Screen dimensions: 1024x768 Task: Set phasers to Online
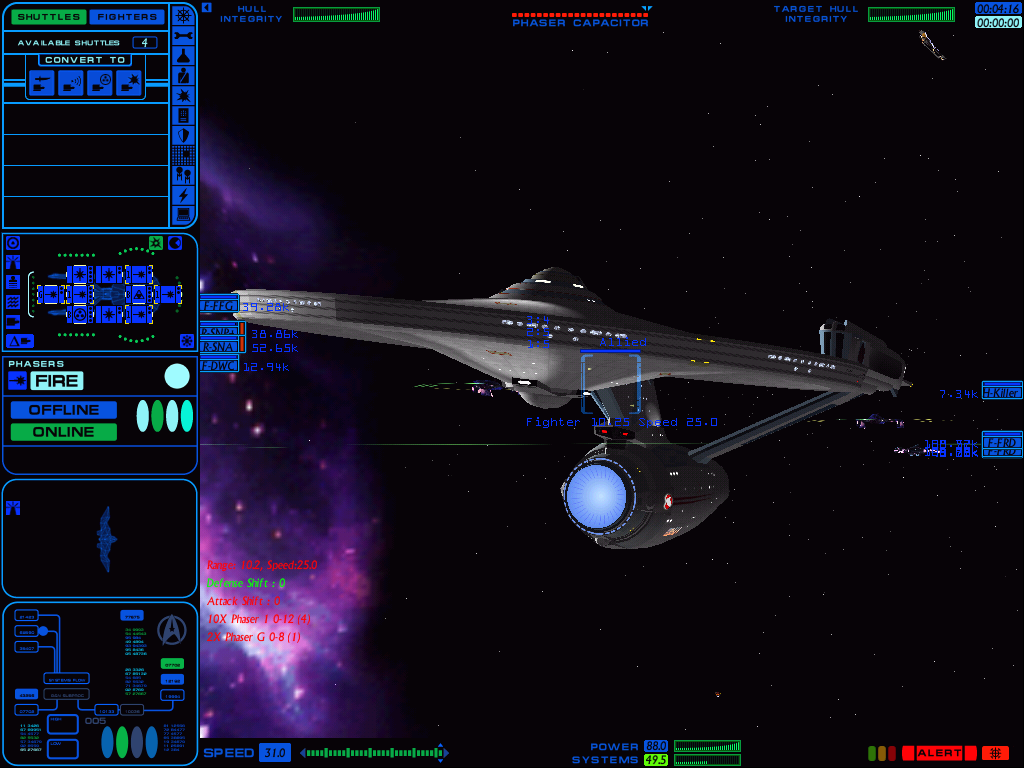point(64,432)
